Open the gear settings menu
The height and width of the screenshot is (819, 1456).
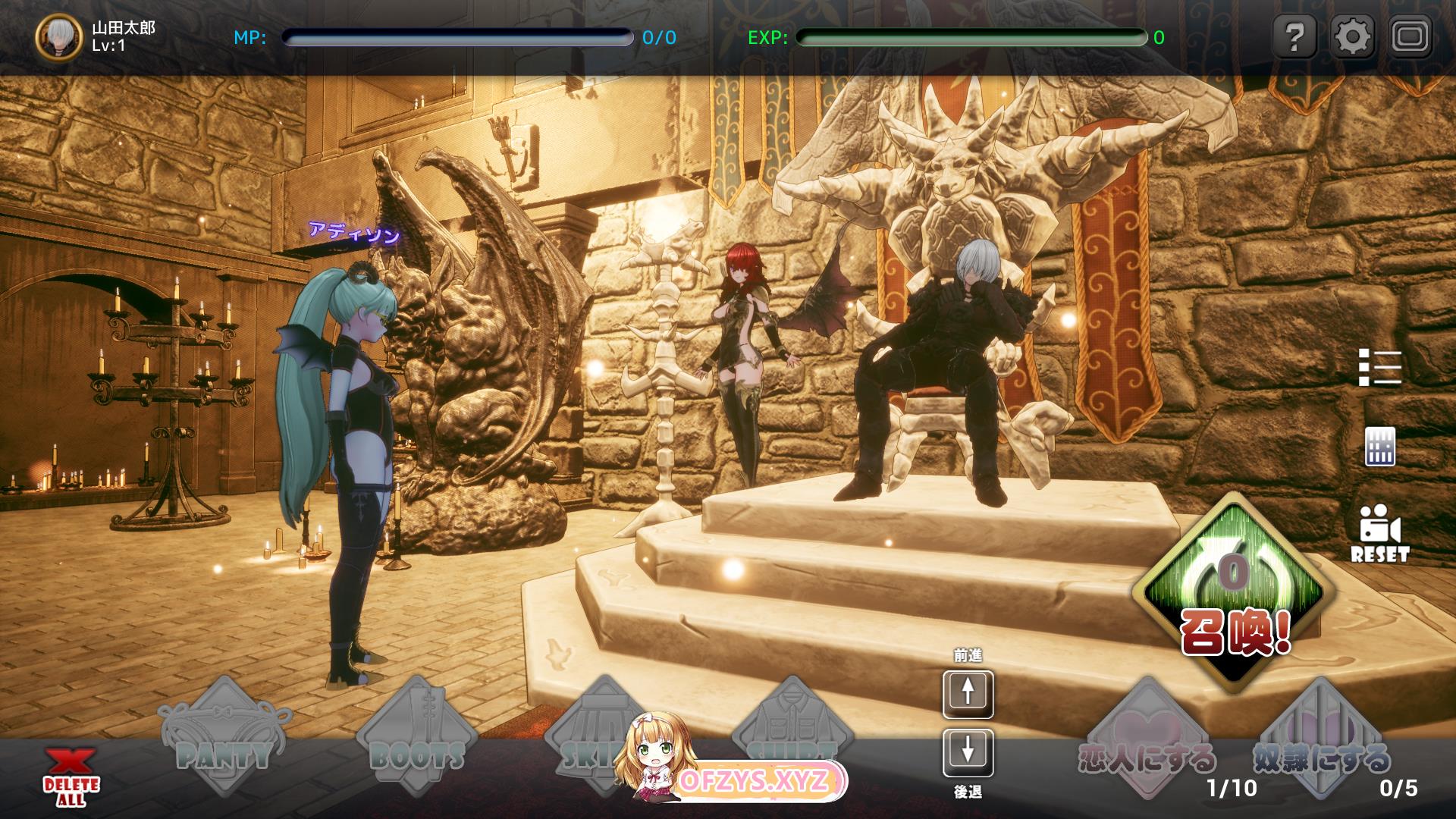point(1353,36)
